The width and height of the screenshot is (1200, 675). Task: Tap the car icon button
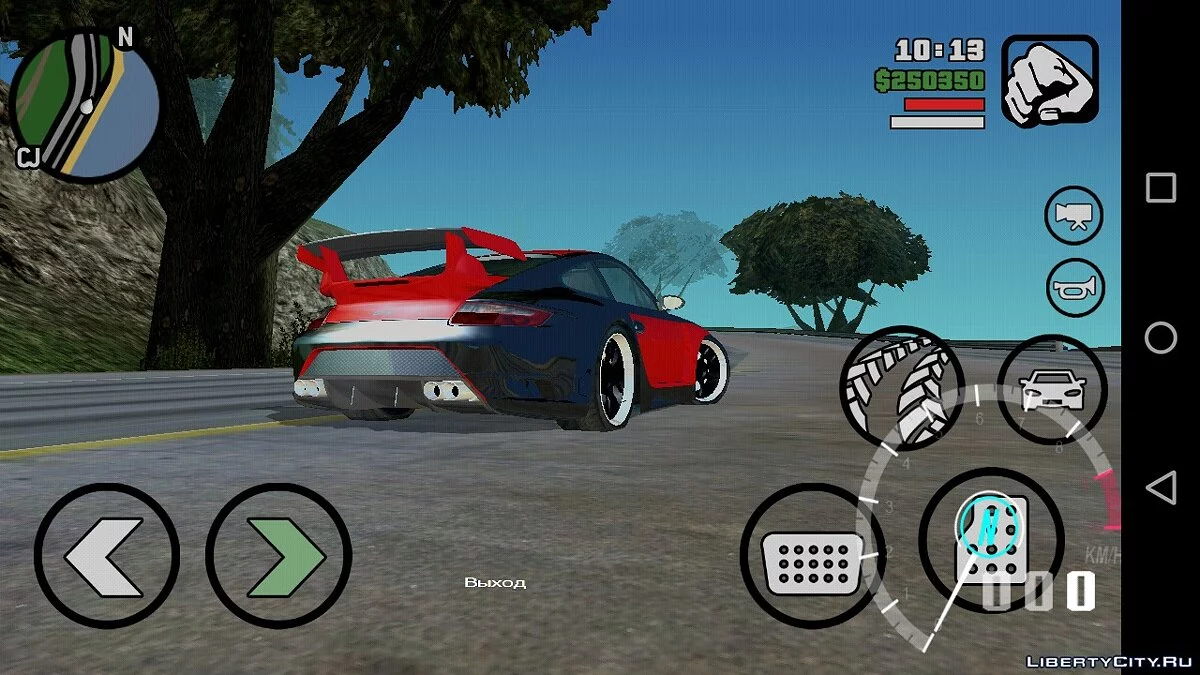[x=1051, y=388]
